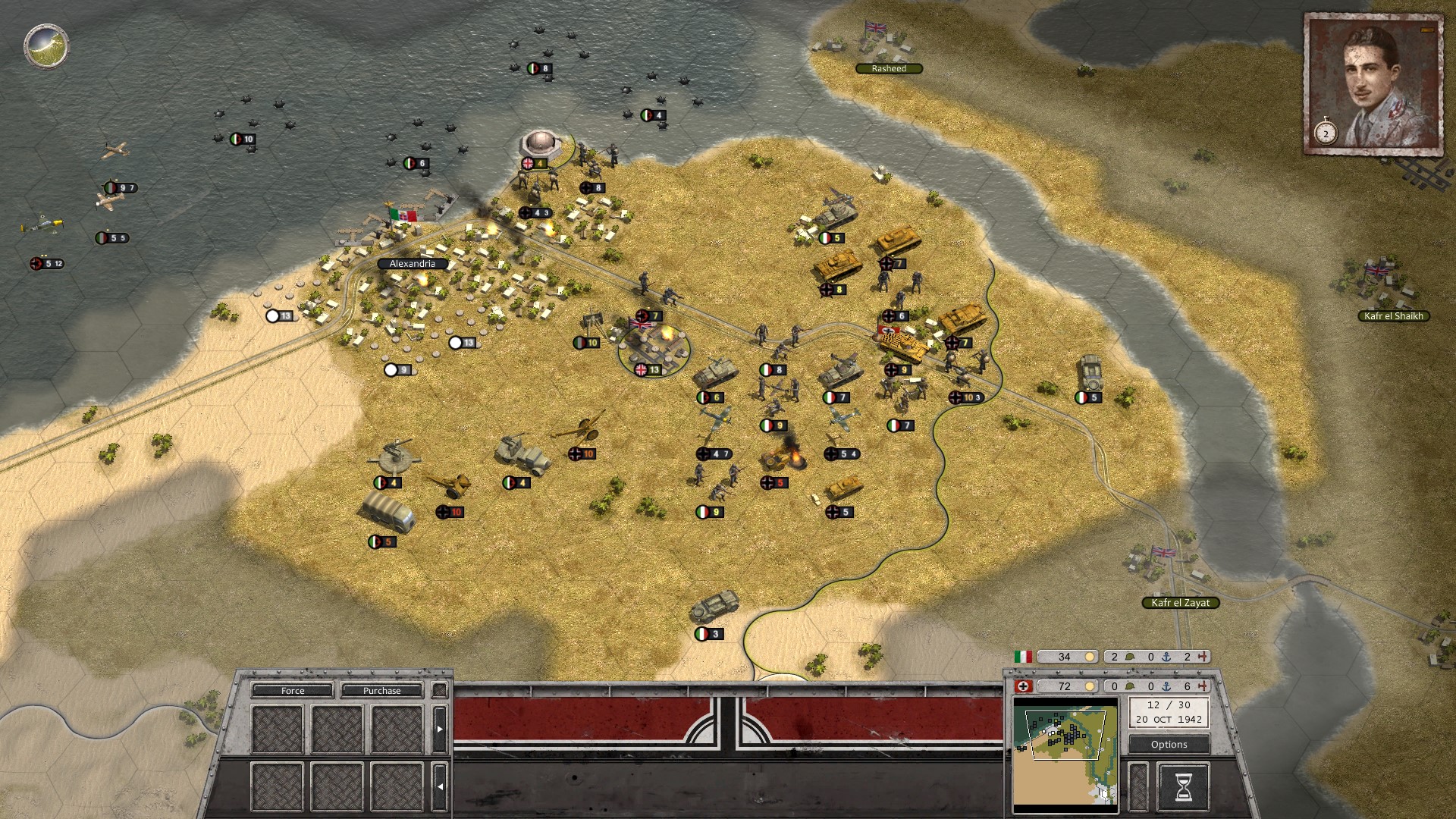Open the Options menu
The image size is (1456, 819).
pos(1169,745)
